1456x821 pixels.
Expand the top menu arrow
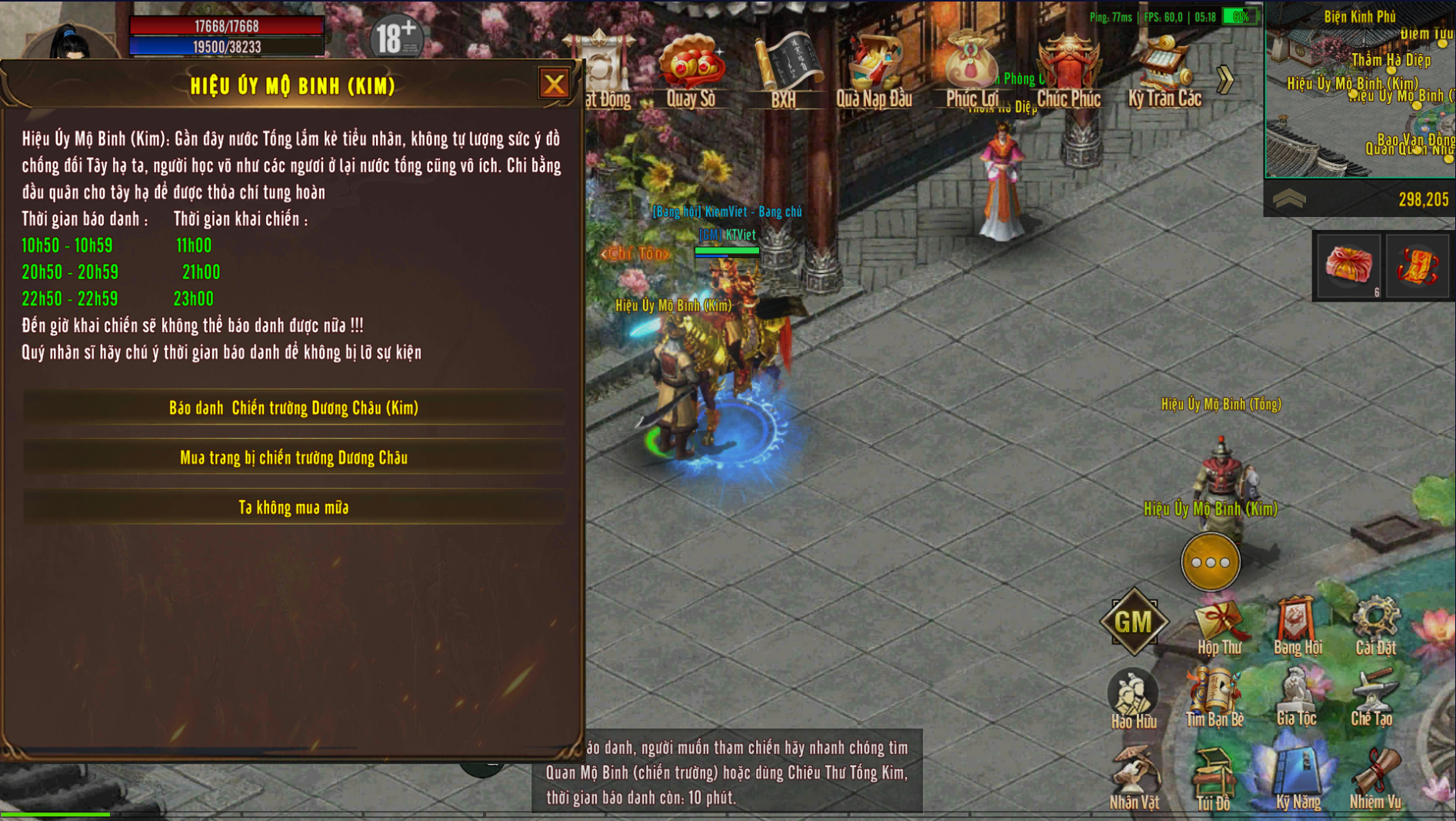coord(1226,78)
